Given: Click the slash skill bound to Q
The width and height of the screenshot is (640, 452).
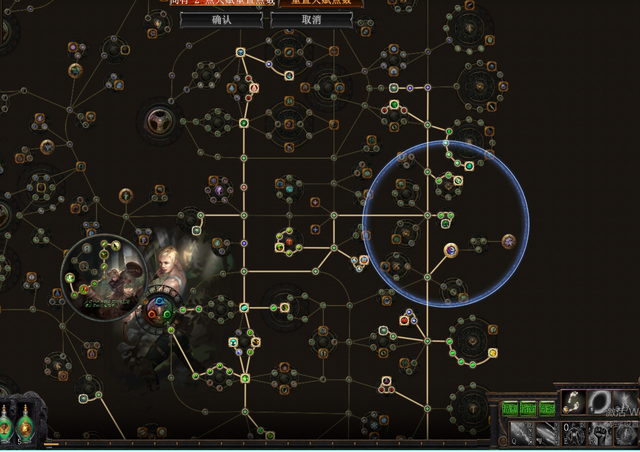Looking at the screenshot, I should coord(519,433).
